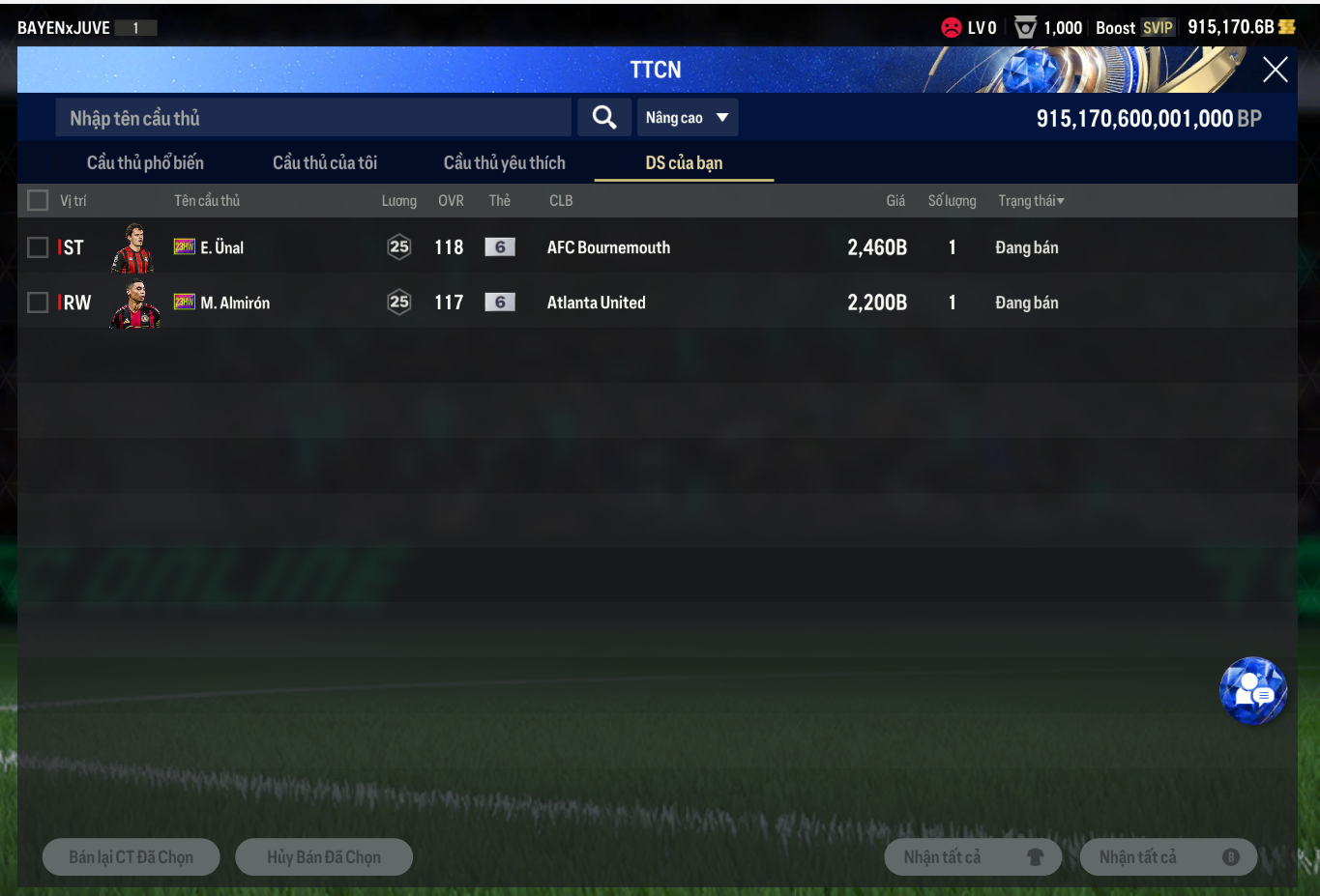Open the Cầu thủ yêu thích tab
1320x896 pixels.
point(504,162)
